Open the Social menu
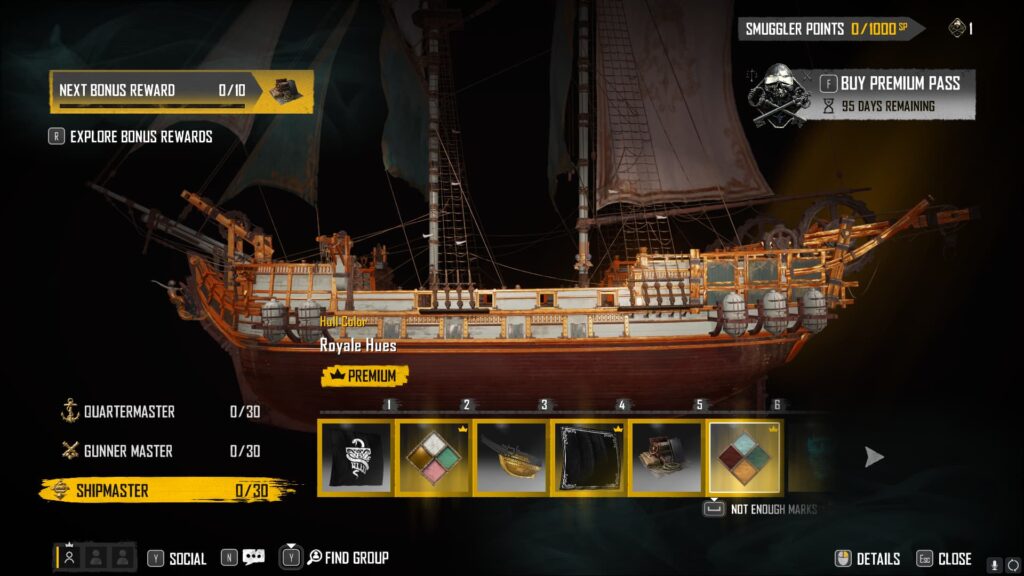This screenshot has height=576, width=1024. point(187,558)
